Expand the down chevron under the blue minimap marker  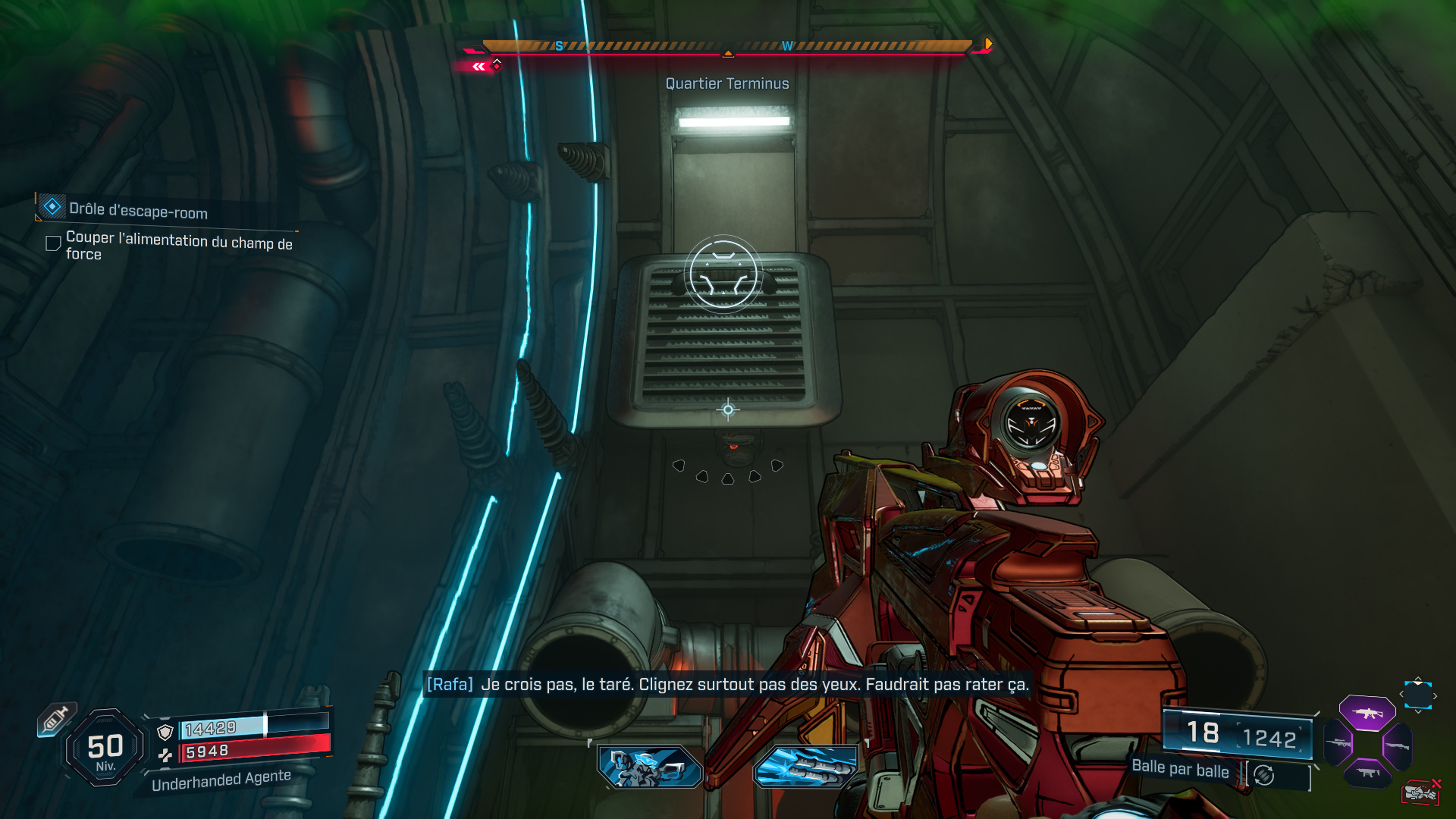(x=1418, y=712)
